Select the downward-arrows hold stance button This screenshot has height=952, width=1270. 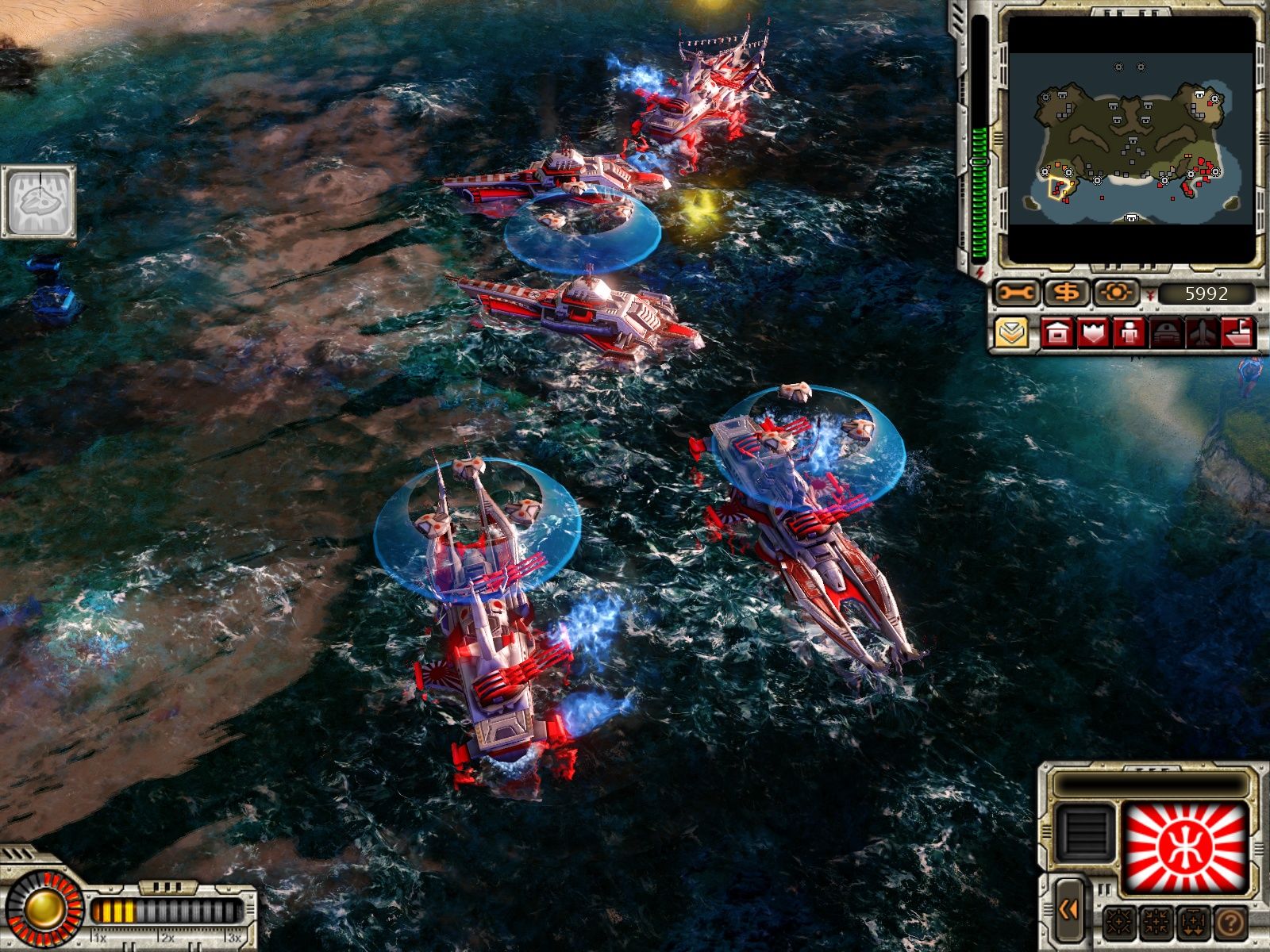click(1193, 923)
